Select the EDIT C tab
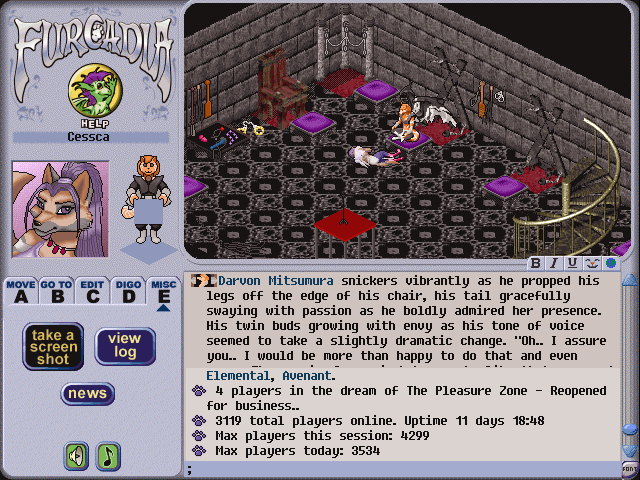Screen dimensions: 640x480 tap(92, 291)
